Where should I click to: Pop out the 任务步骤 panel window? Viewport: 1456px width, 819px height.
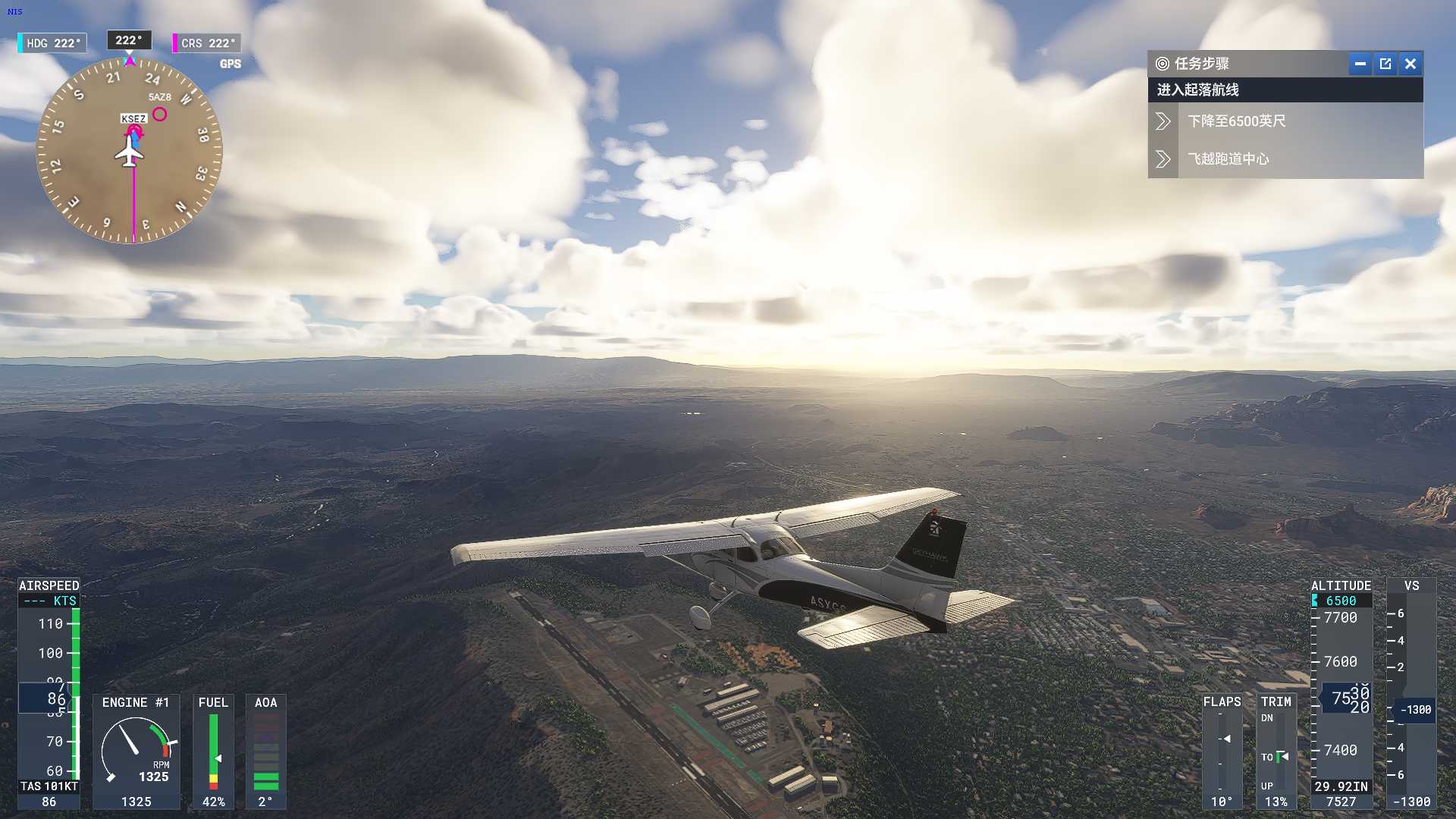[1385, 64]
